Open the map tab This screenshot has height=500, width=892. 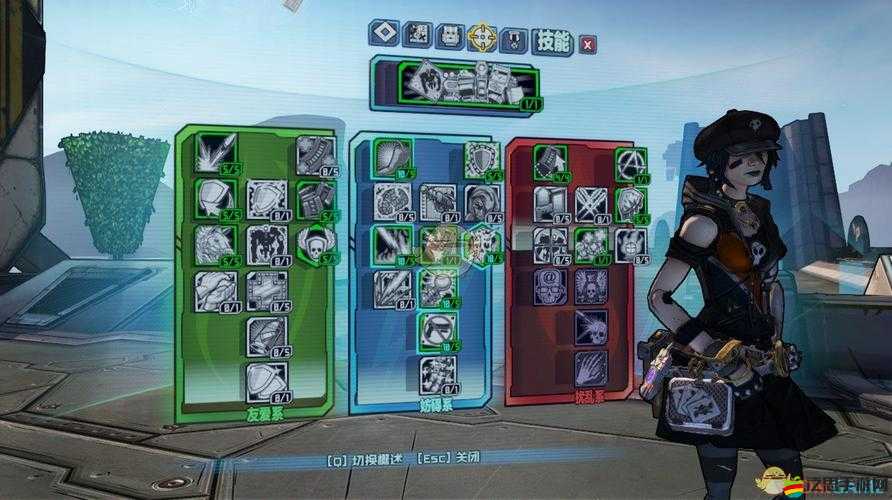[419, 35]
